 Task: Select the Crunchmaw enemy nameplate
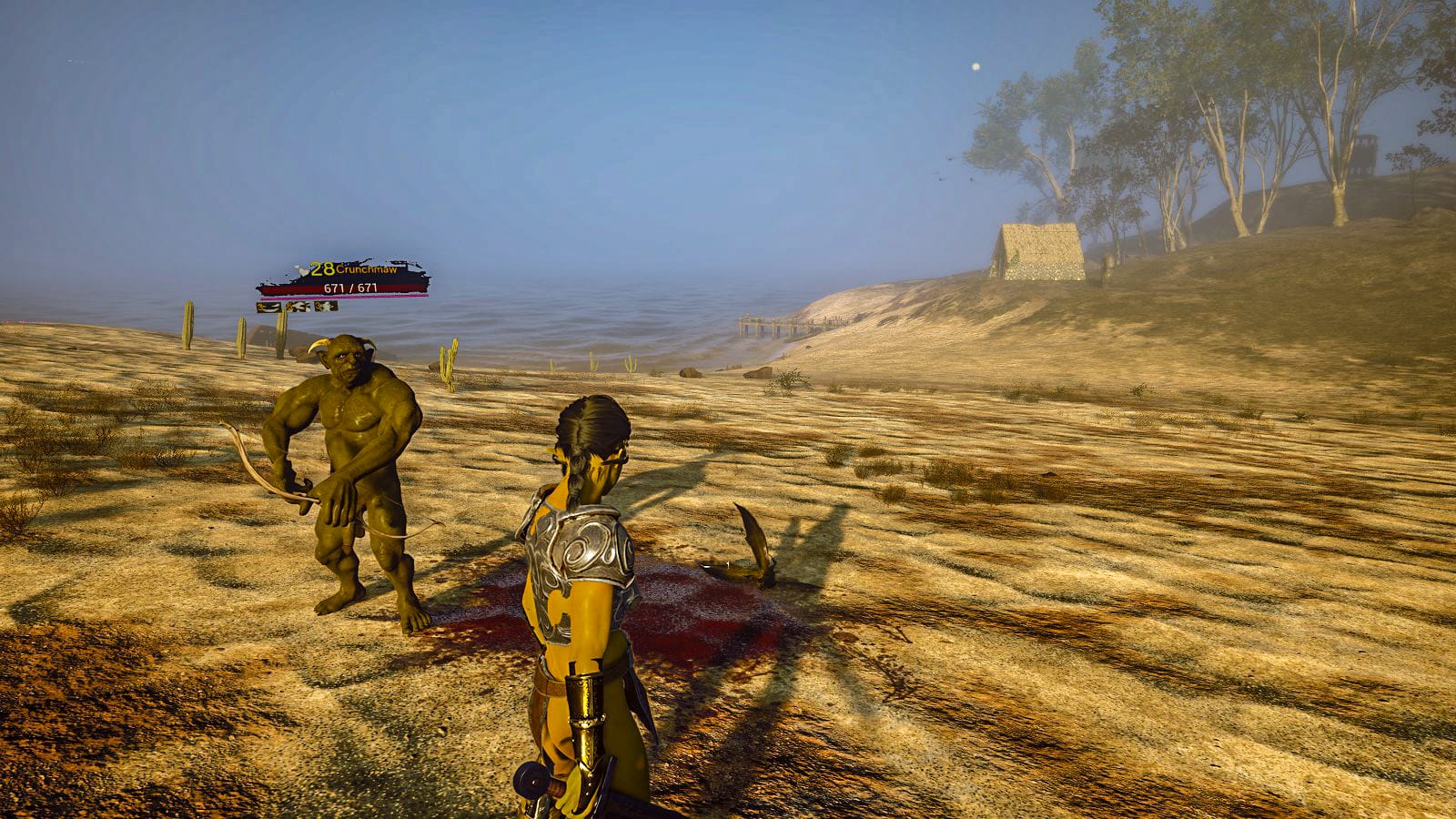[344, 278]
